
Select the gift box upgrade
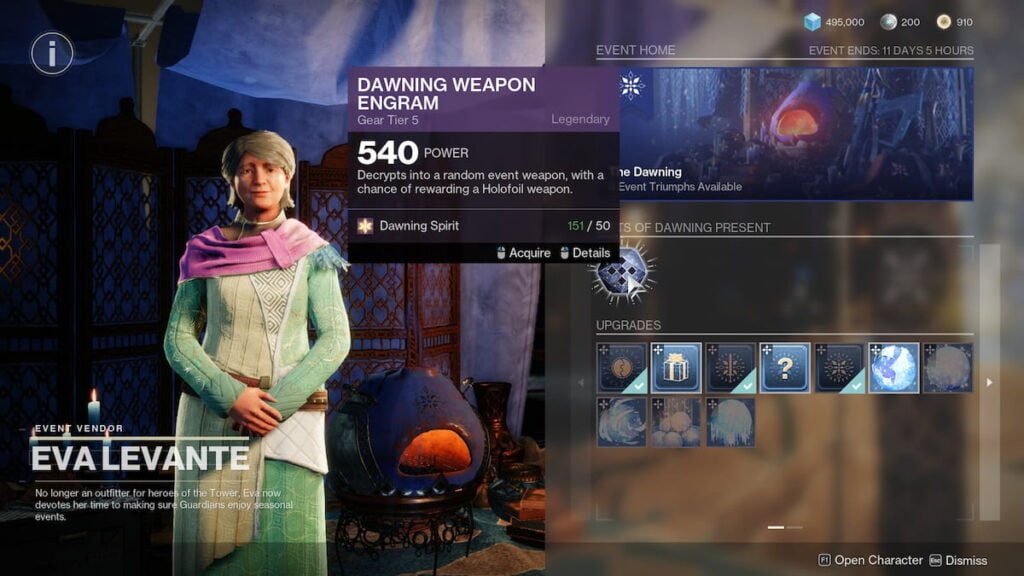676,367
